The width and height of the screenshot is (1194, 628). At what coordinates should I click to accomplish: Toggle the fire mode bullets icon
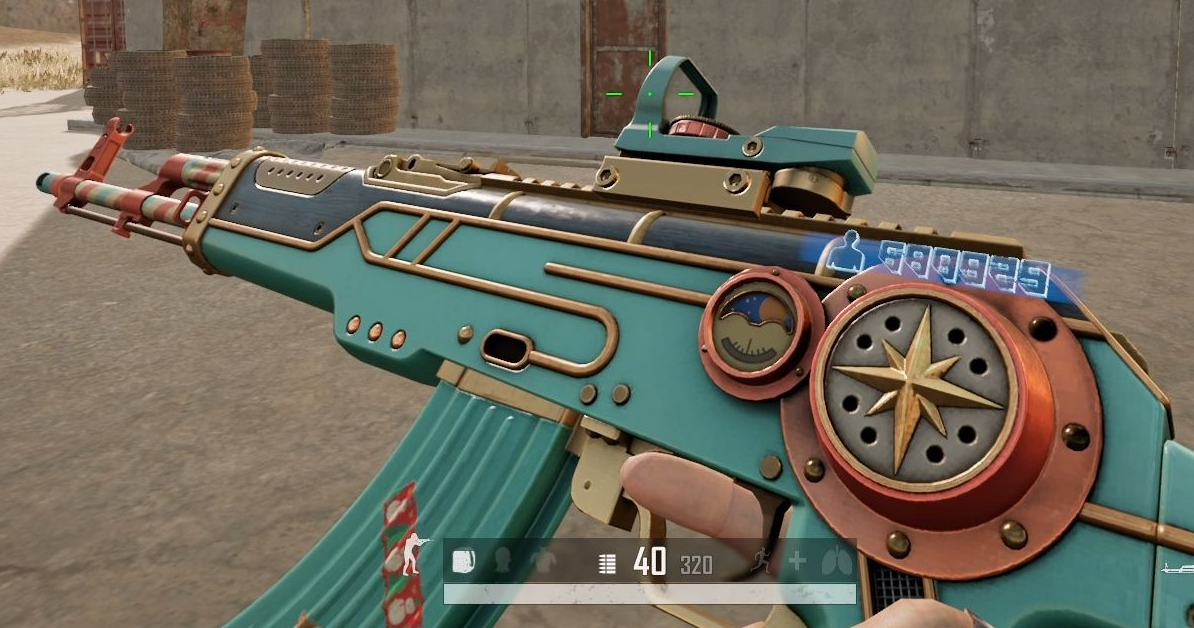pyautogui.click(x=607, y=563)
